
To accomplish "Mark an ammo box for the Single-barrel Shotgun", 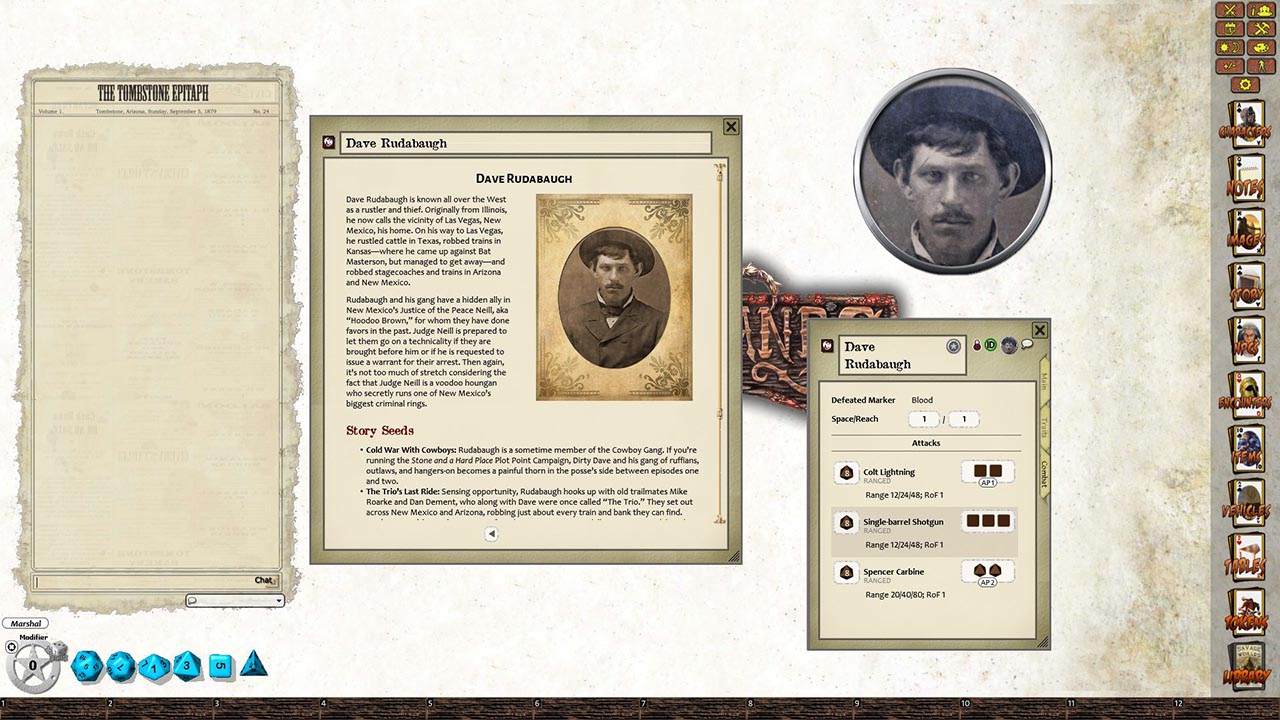I will tap(988, 520).
